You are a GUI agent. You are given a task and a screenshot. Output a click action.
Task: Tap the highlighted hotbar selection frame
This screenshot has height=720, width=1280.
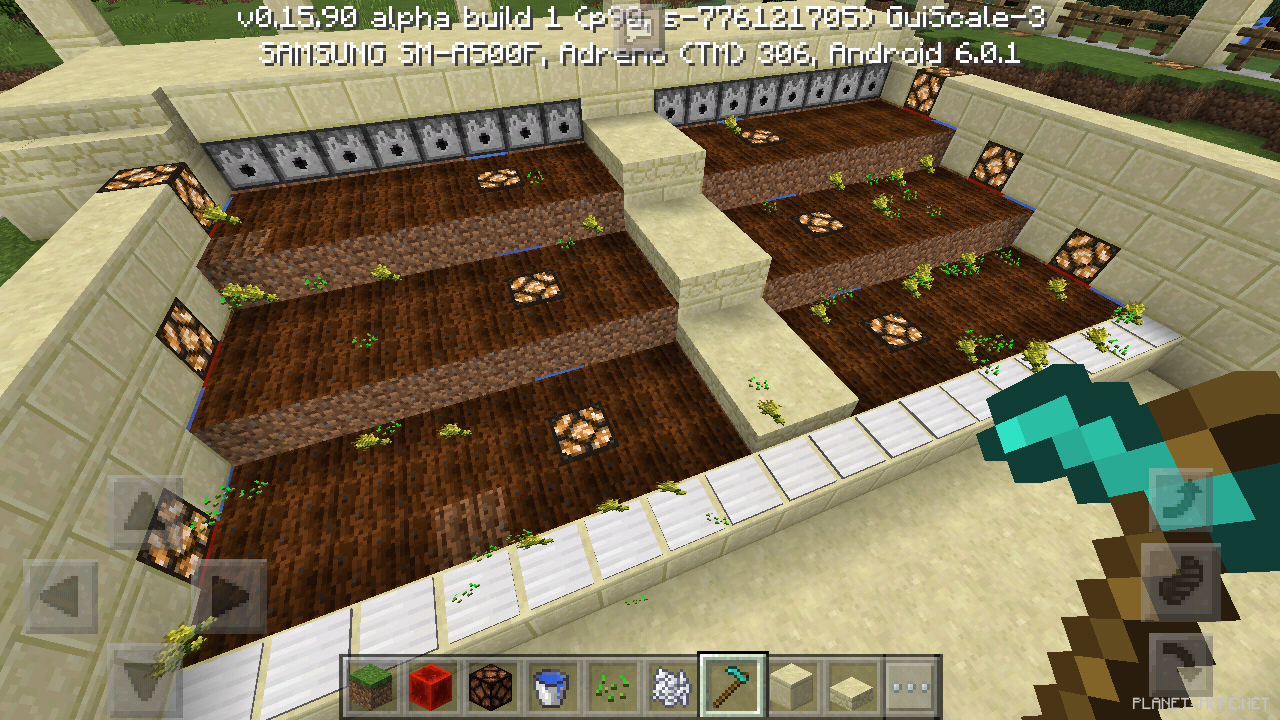(733, 685)
